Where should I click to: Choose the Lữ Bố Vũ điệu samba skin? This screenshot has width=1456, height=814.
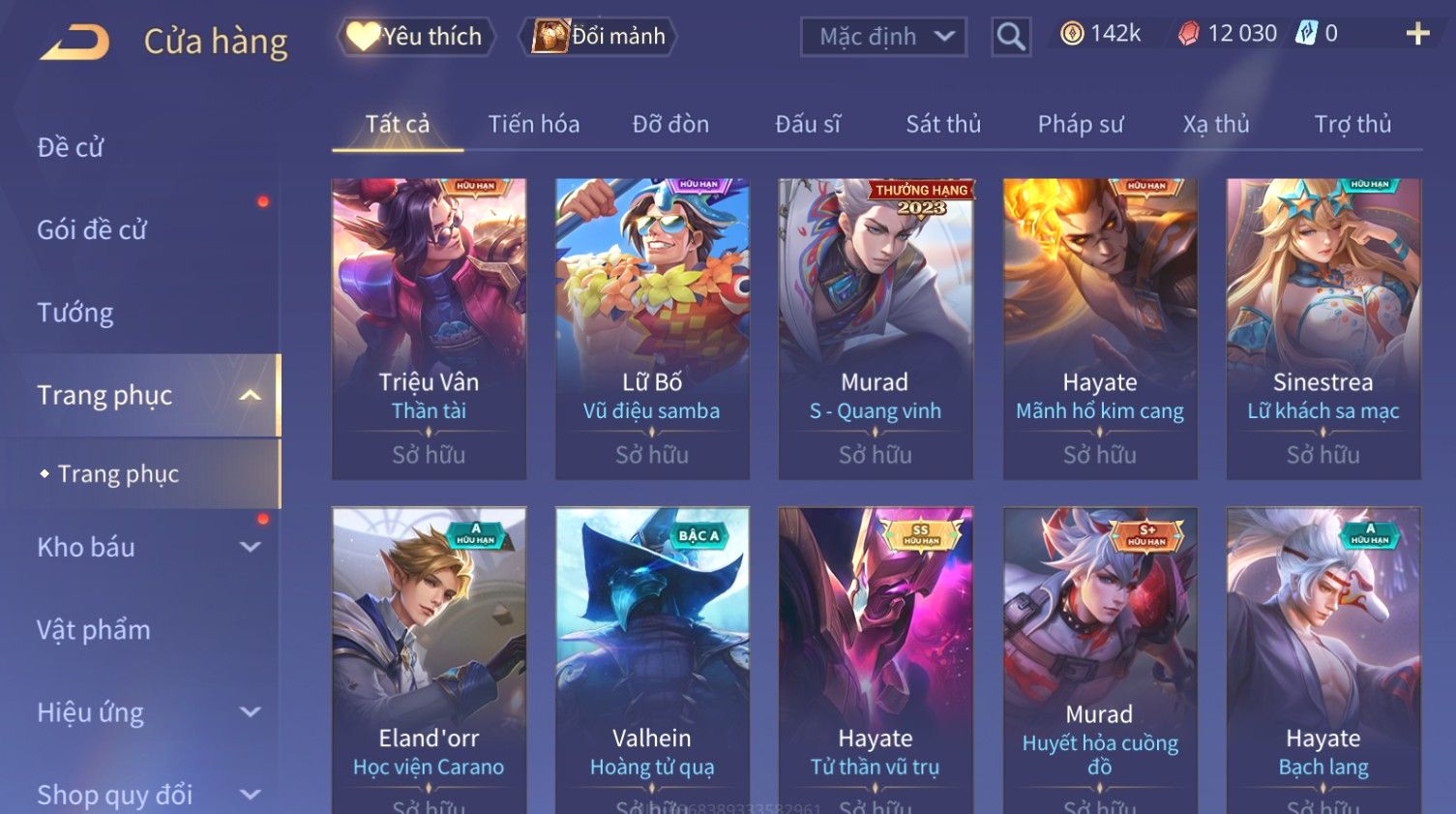652,327
